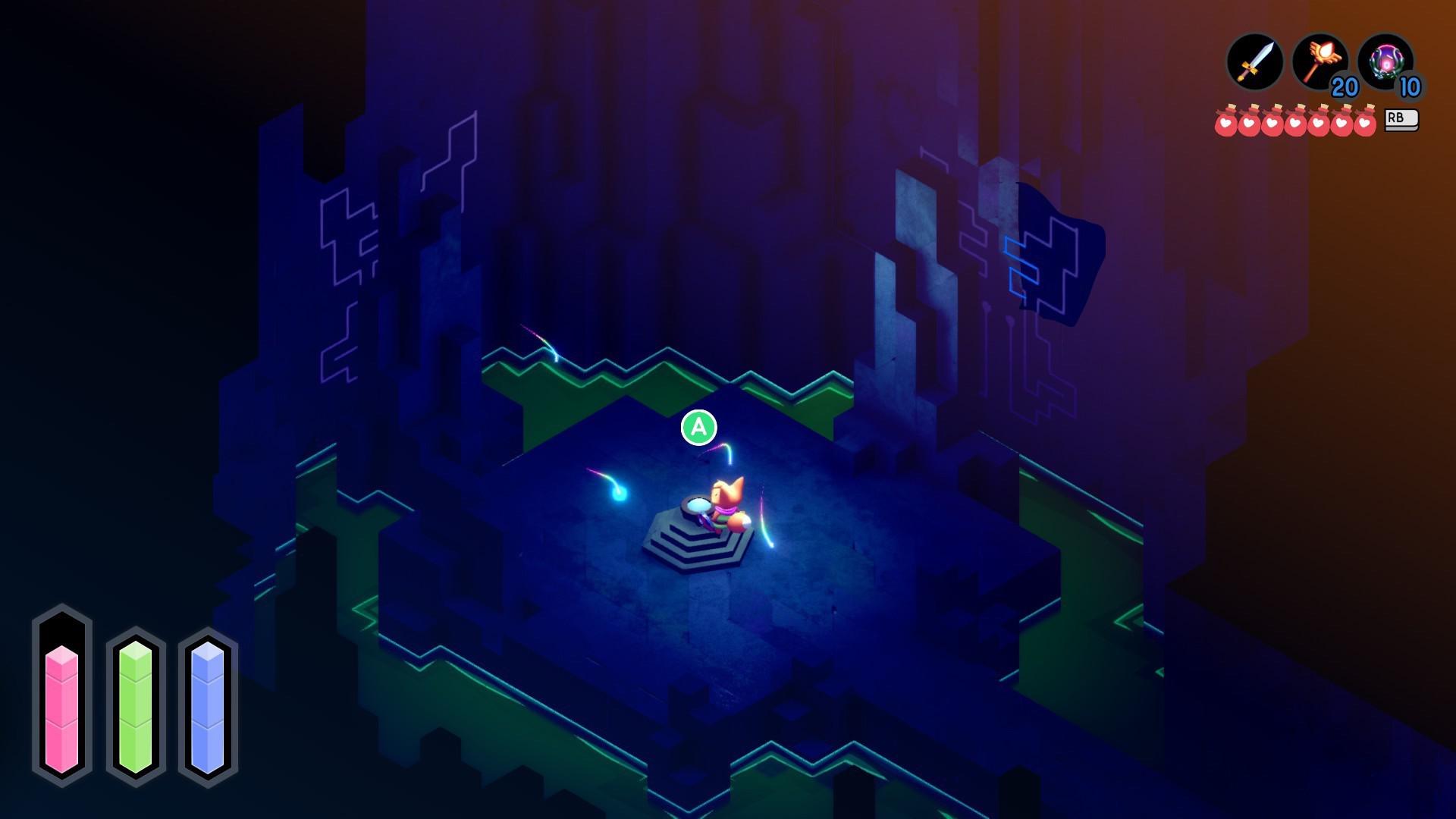The image size is (1456, 819).
Task: Click the count 10 next to the orb
Action: click(1410, 89)
